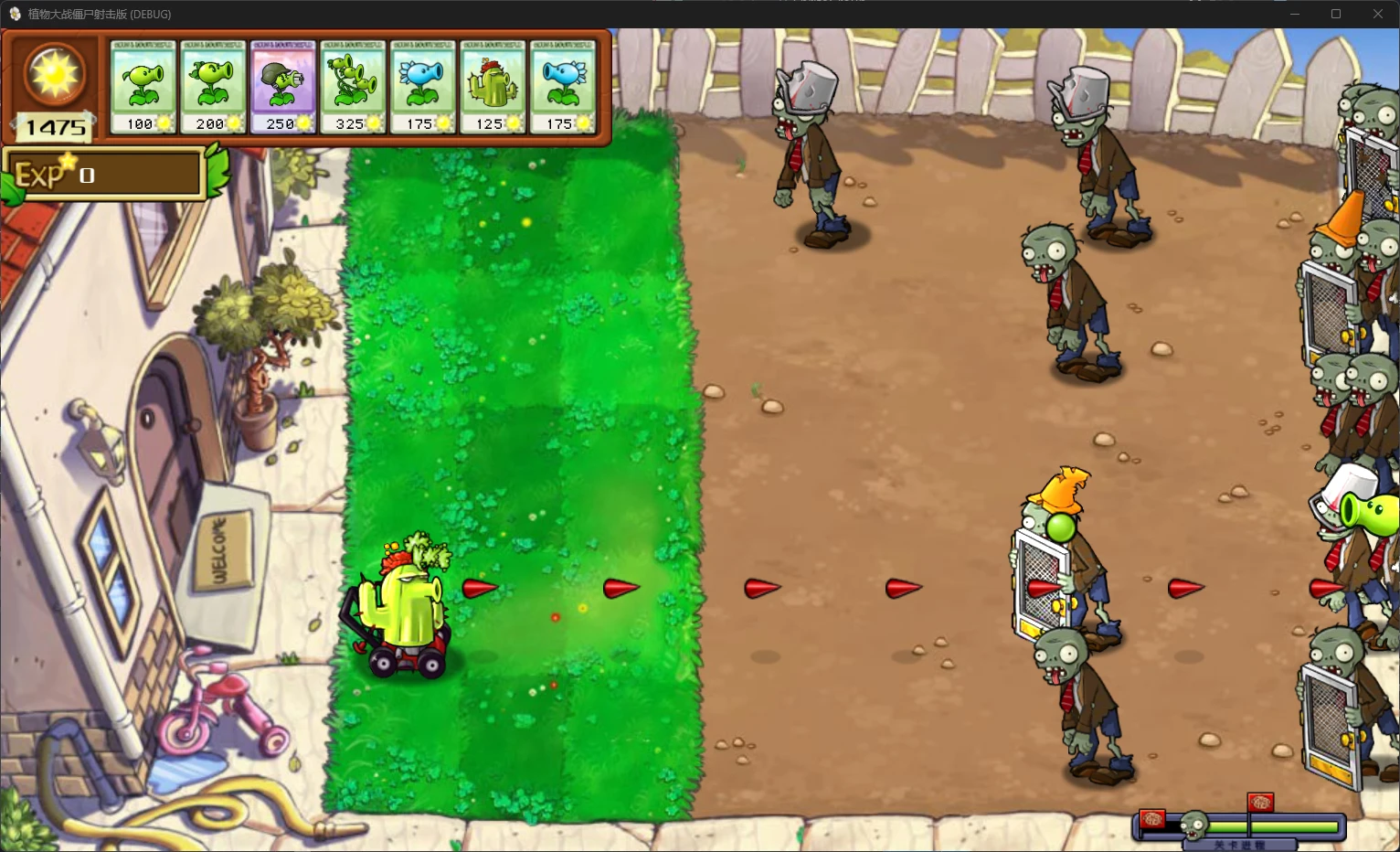Viewport: 1400px width, 852px height.
Task: Click the EXP value showing 0
Action: 88,176
